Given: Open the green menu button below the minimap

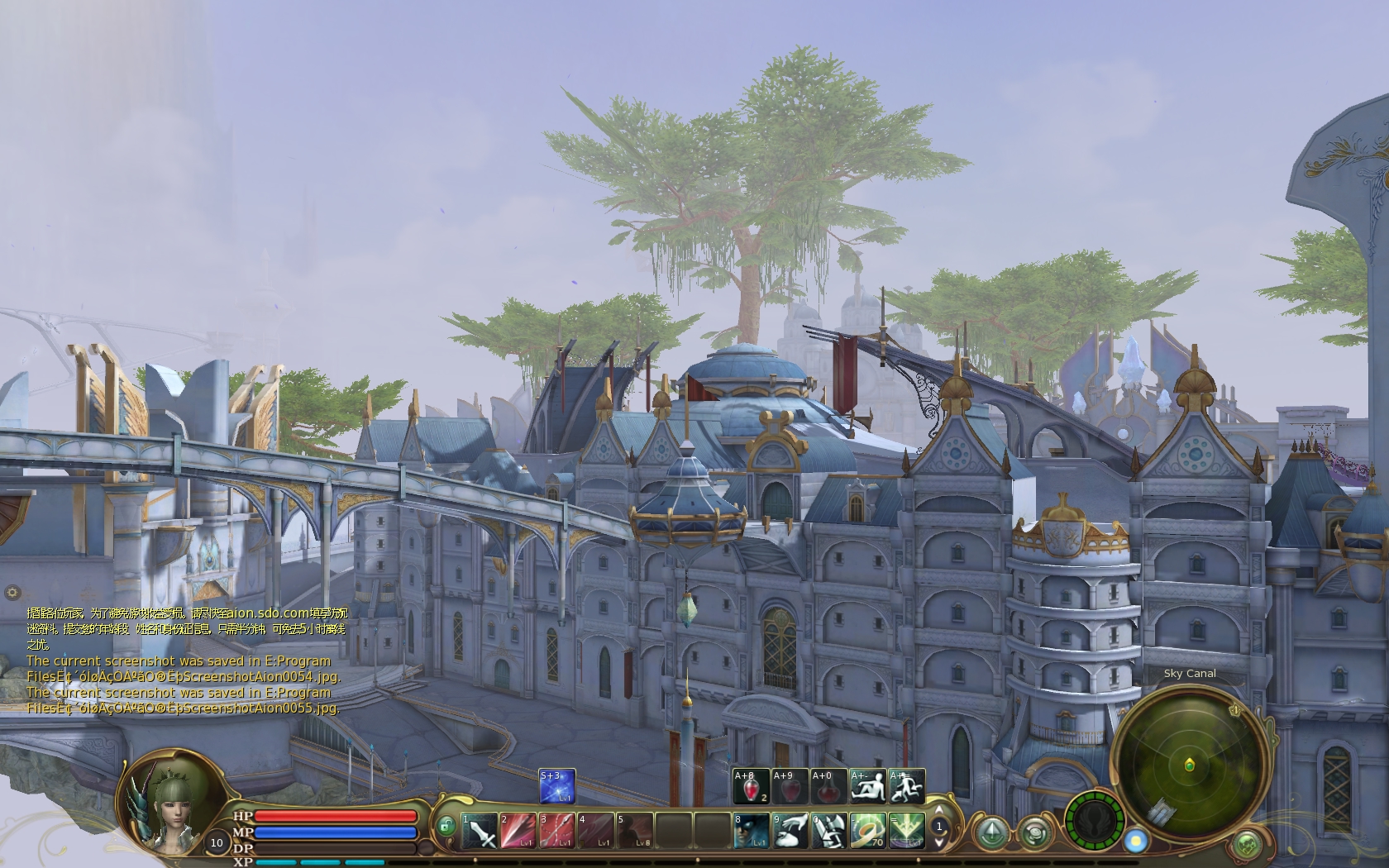Looking at the screenshot, I should 1247,844.
